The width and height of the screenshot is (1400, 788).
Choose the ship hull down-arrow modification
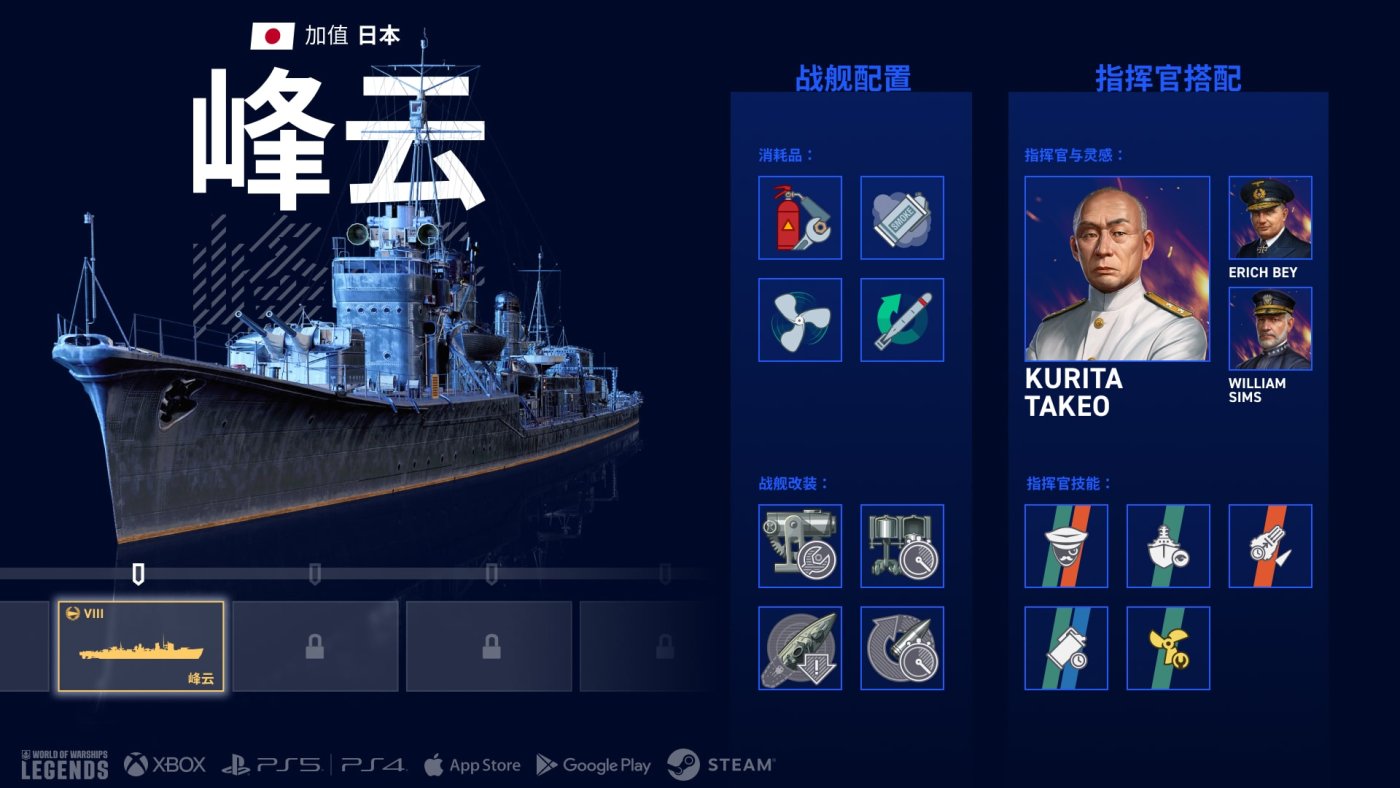(x=800, y=648)
